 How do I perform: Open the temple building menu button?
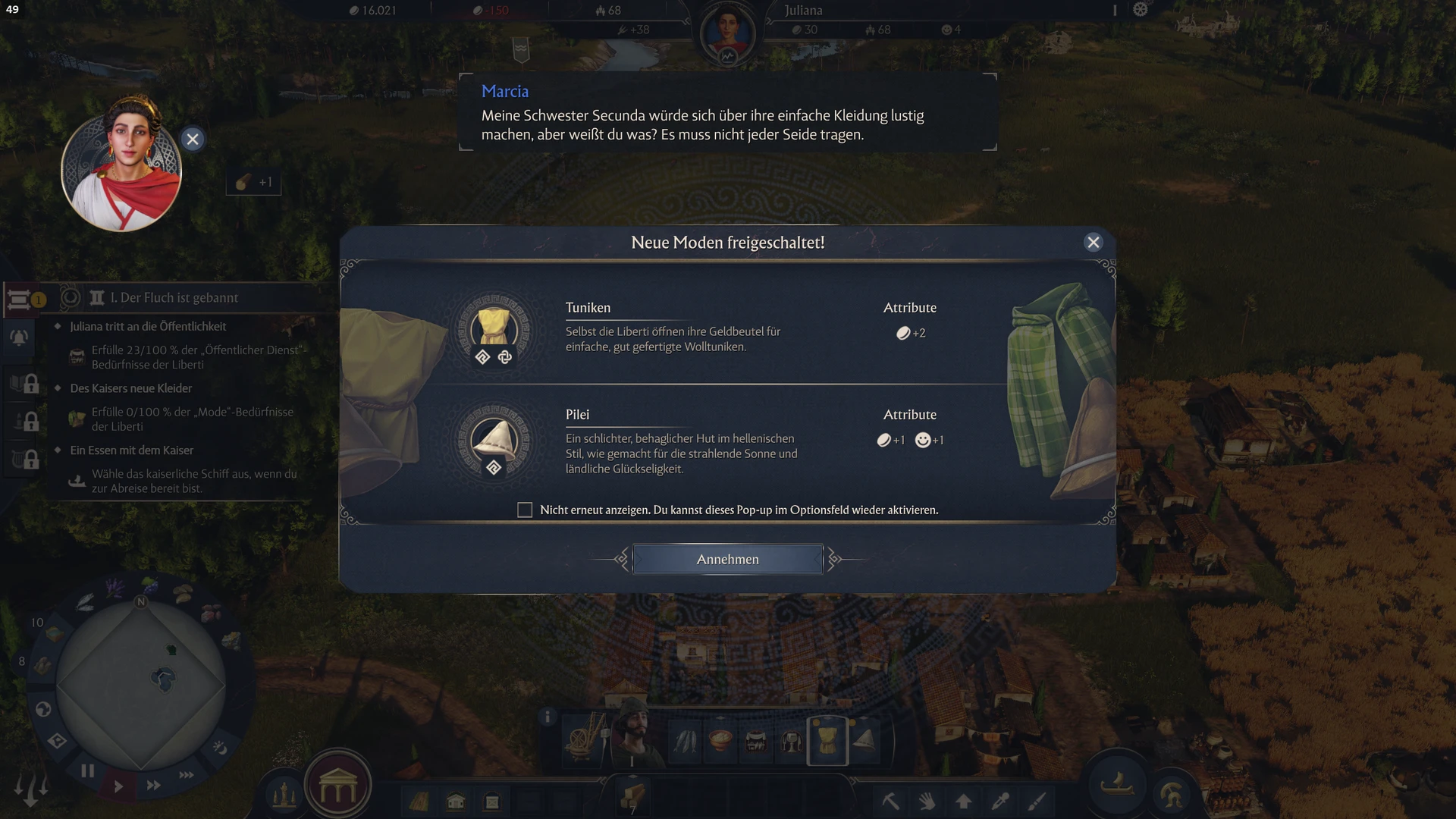pos(337,789)
